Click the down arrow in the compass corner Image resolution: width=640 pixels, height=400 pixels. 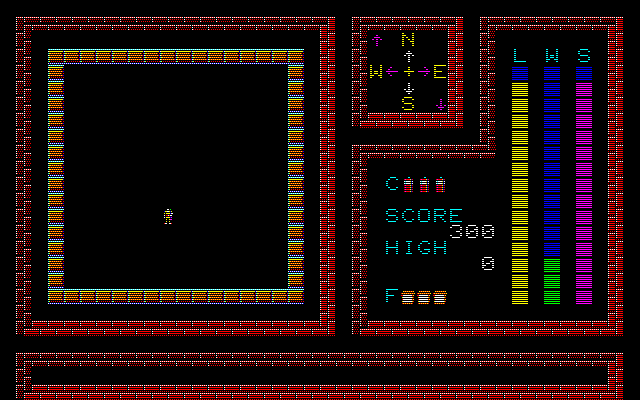[x=440, y=103]
